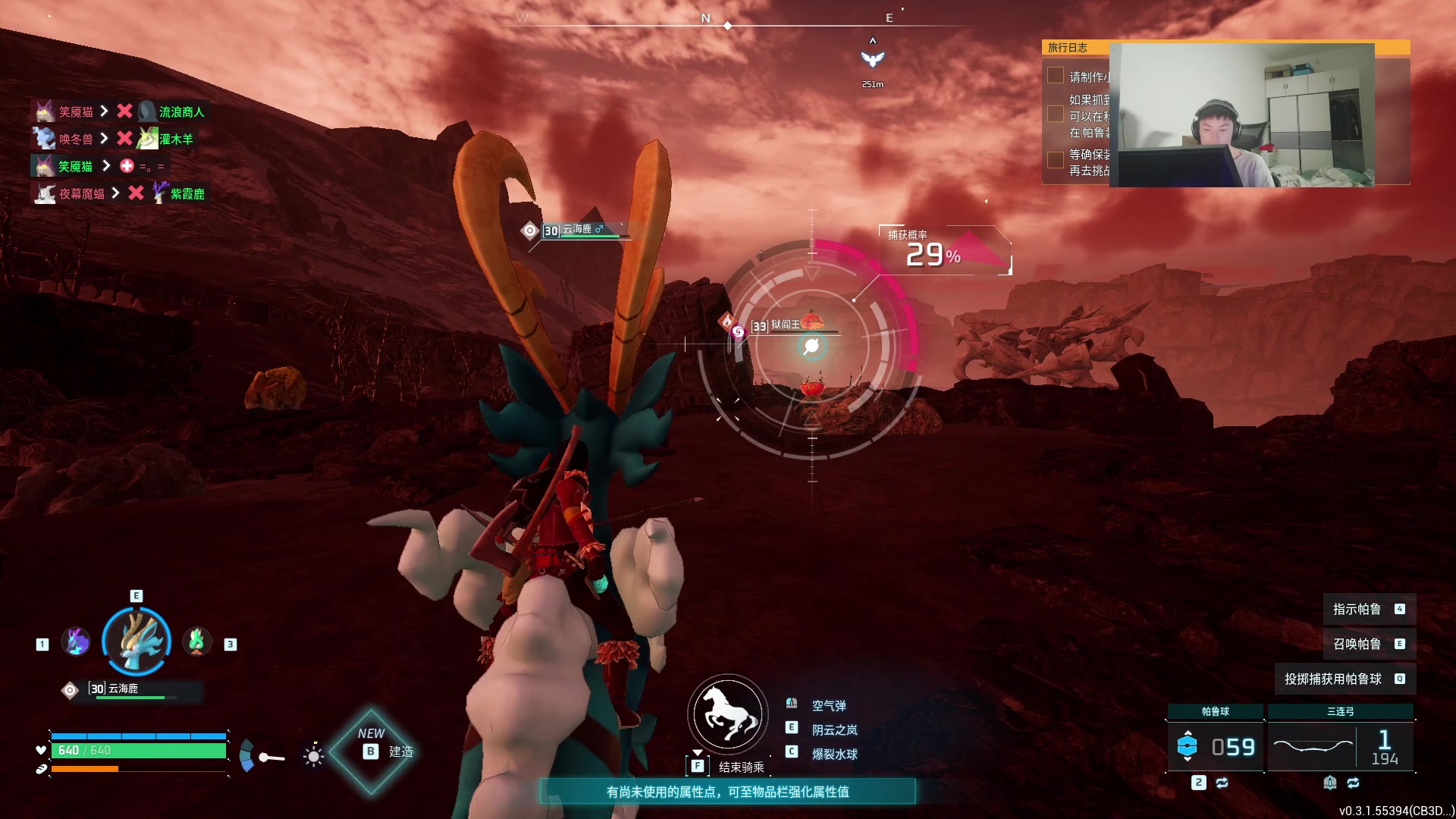Click the unused attribute points notice

(x=727, y=792)
